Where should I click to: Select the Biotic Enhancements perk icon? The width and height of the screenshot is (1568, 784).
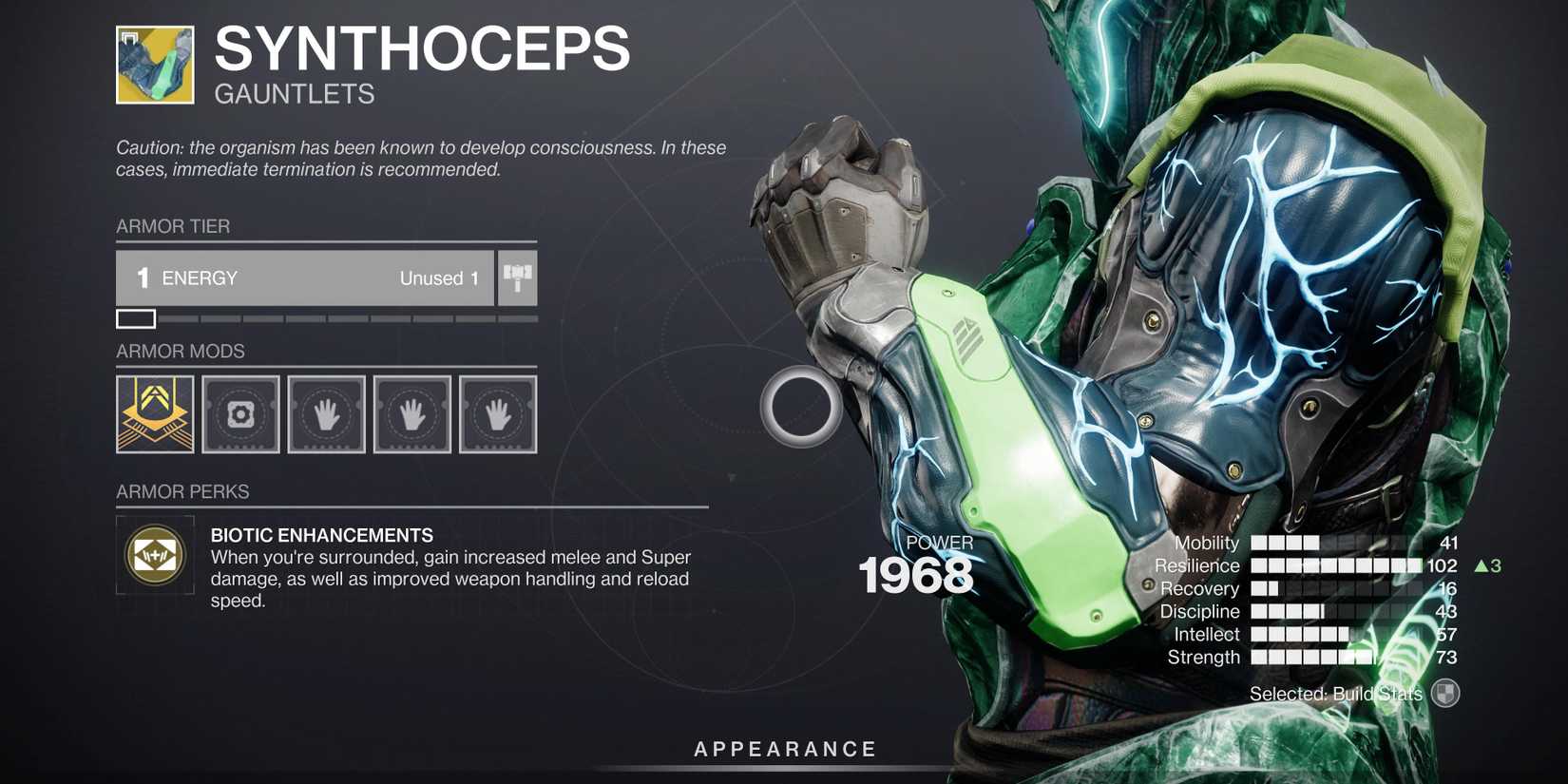(x=155, y=554)
